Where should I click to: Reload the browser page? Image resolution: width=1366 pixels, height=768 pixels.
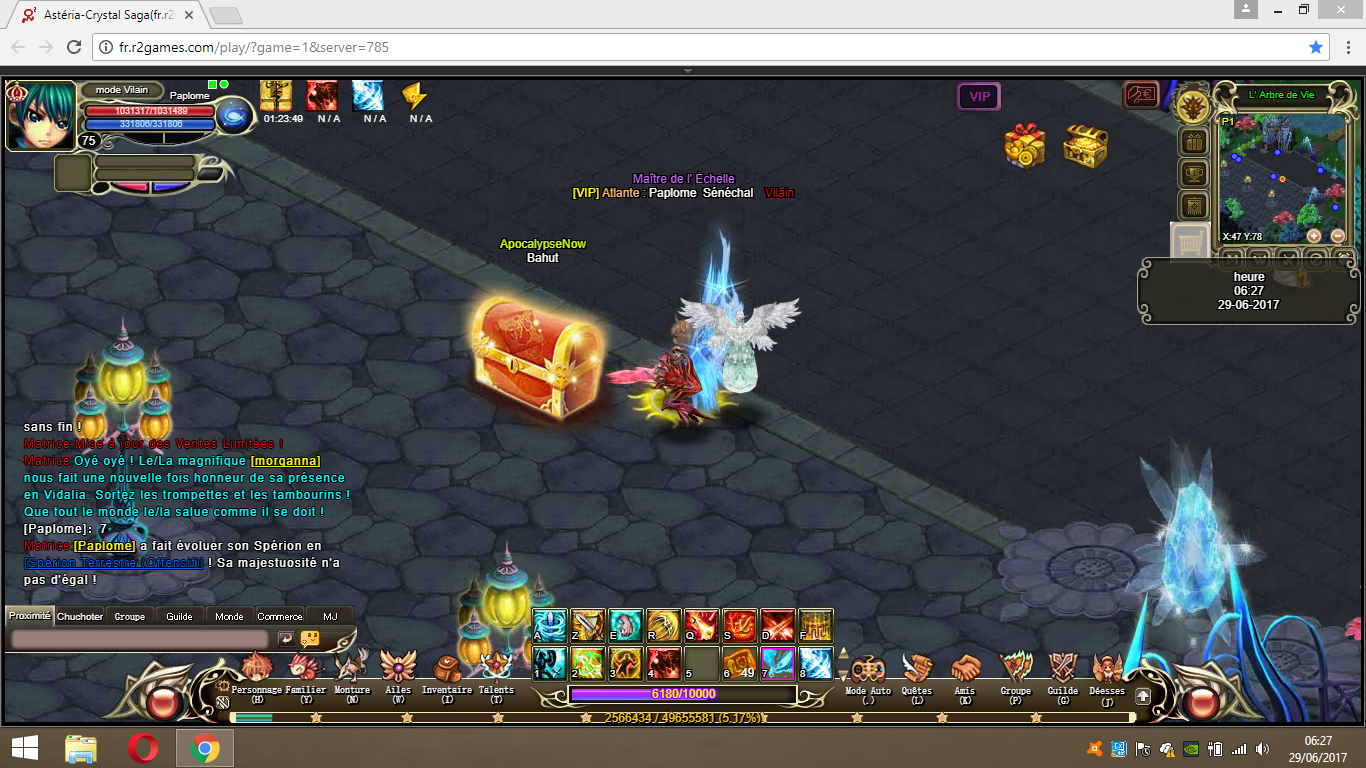click(74, 47)
